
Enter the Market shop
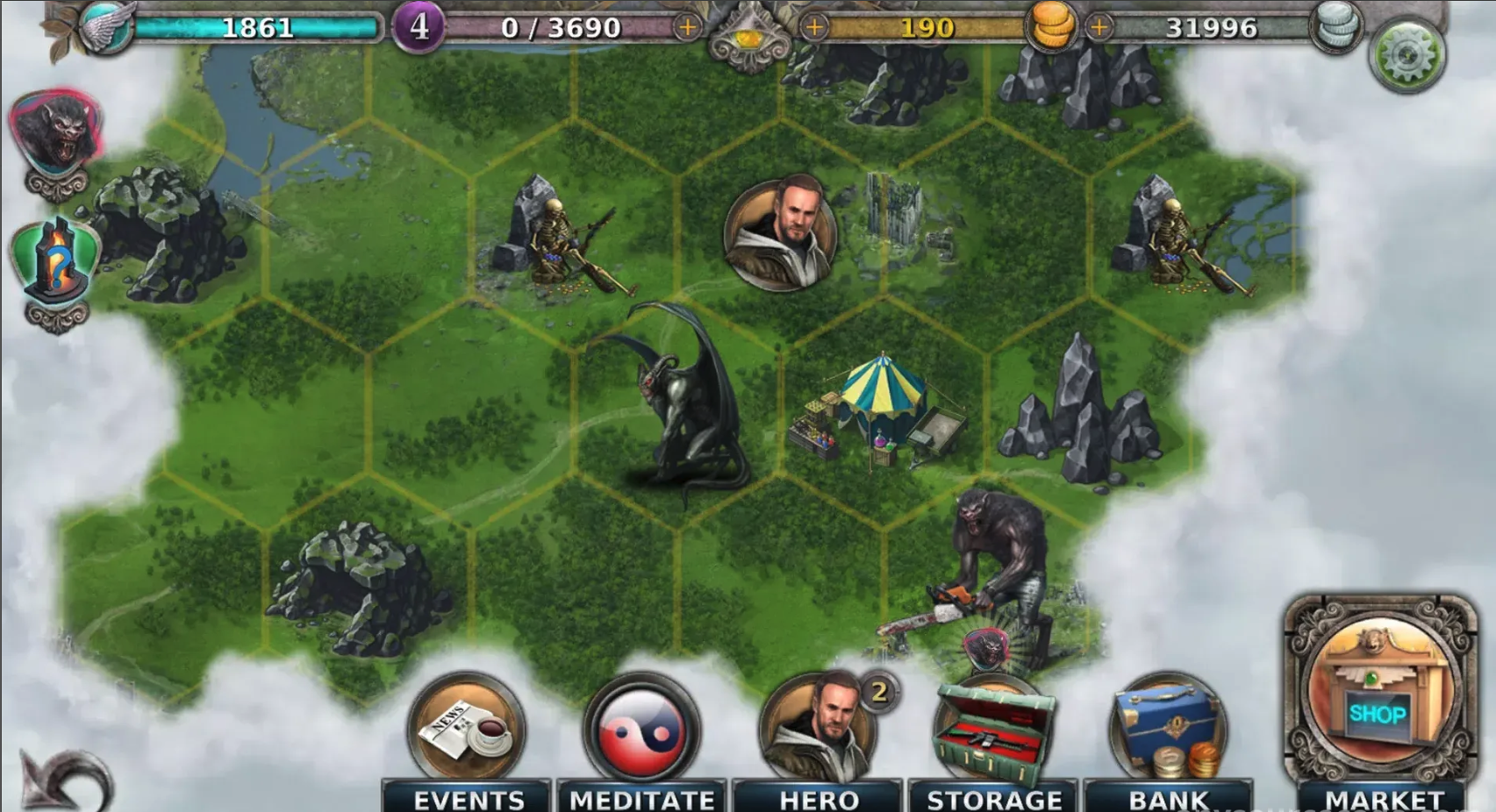[1379, 693]
